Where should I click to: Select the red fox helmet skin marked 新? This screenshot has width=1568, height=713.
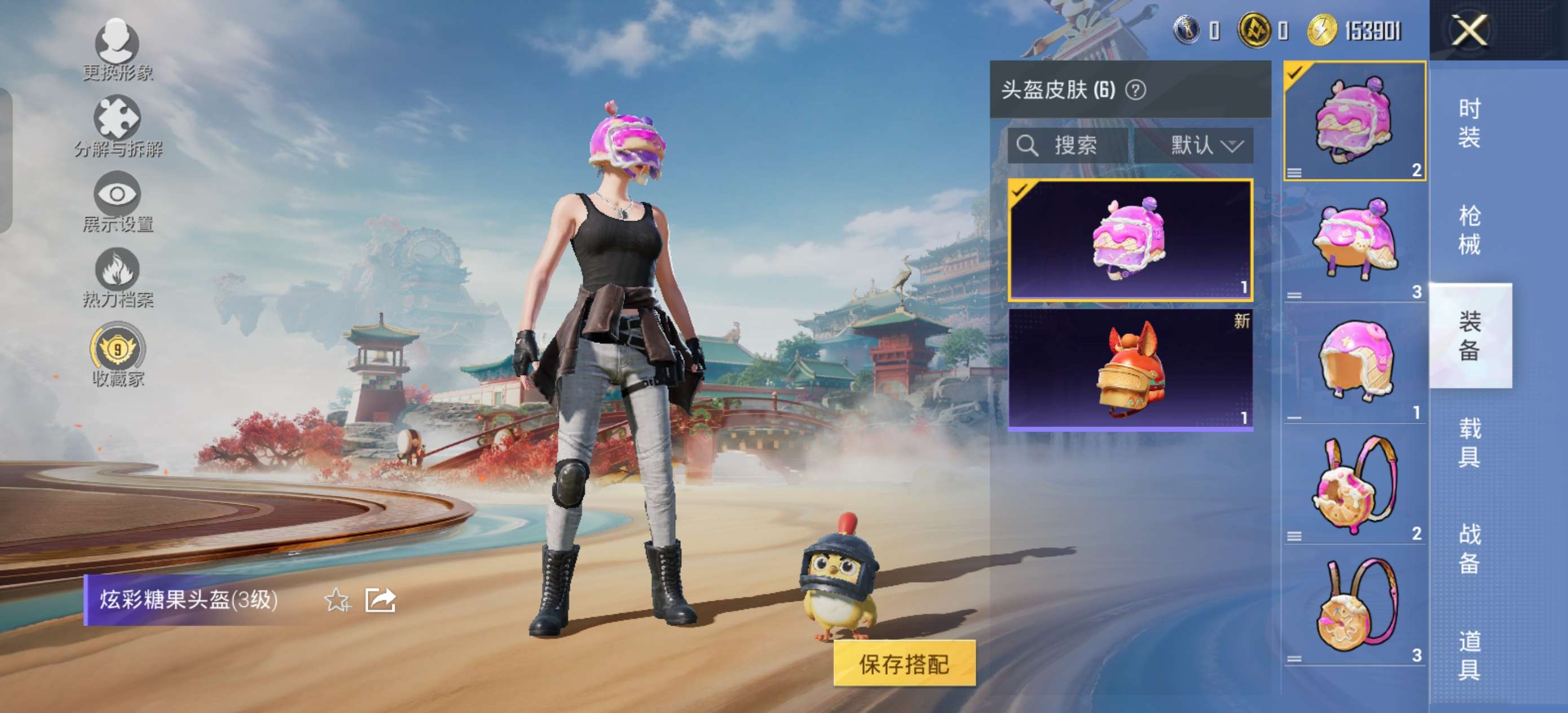point(1130,369)
